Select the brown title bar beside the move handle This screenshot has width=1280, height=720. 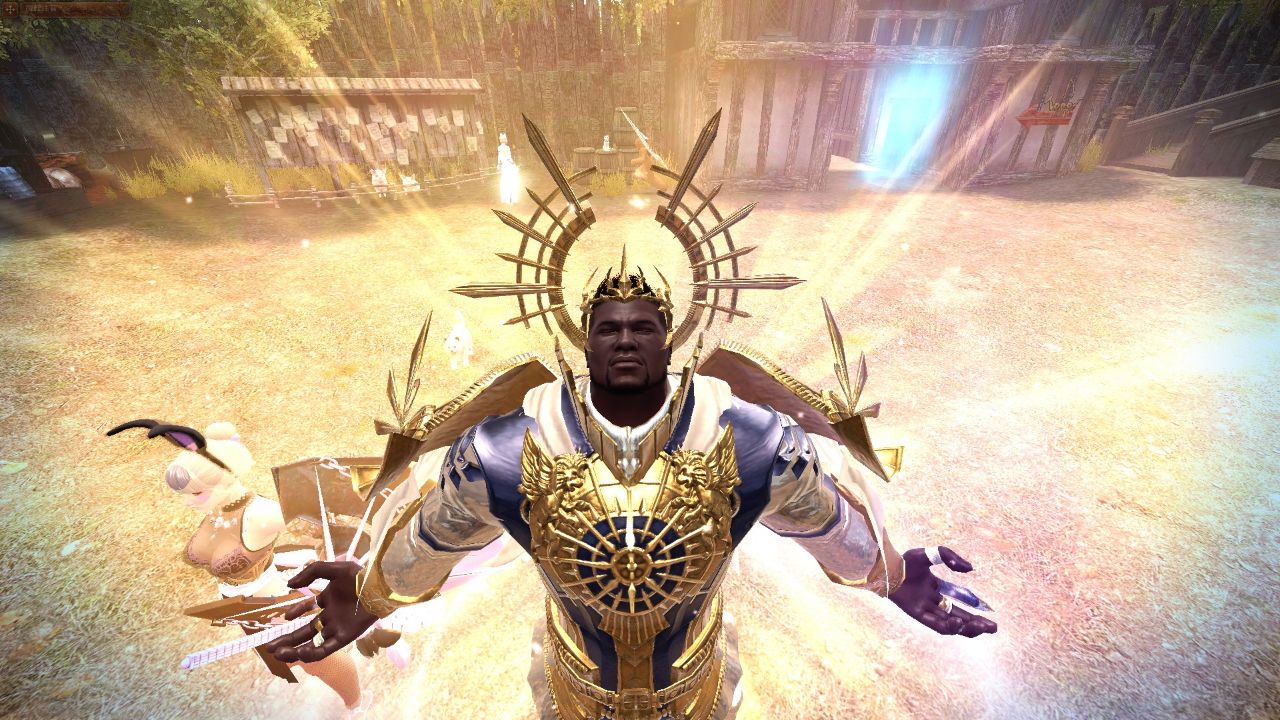[74, 9]
